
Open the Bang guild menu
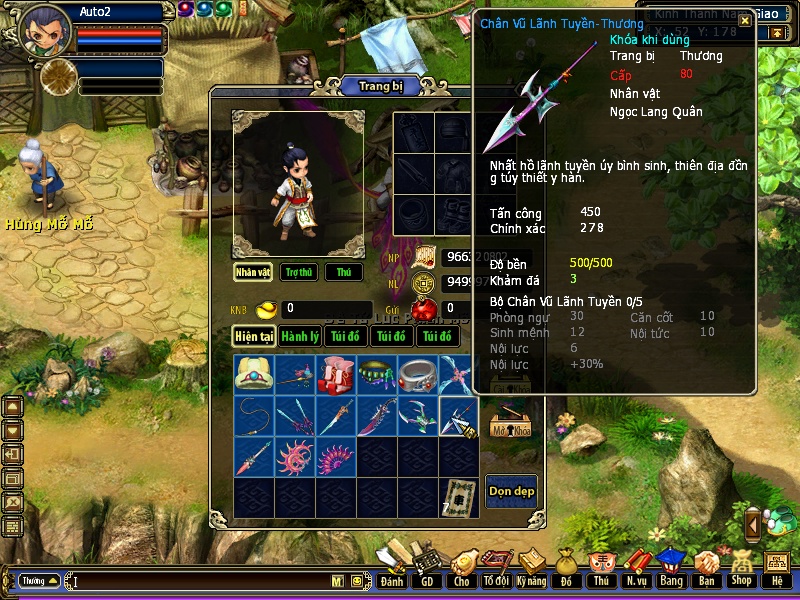[x=670, y=570]
